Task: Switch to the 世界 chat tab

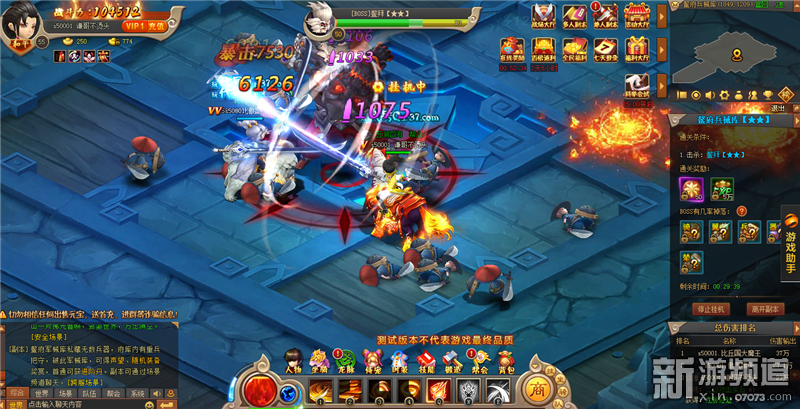Action: (x=41, y=394)
